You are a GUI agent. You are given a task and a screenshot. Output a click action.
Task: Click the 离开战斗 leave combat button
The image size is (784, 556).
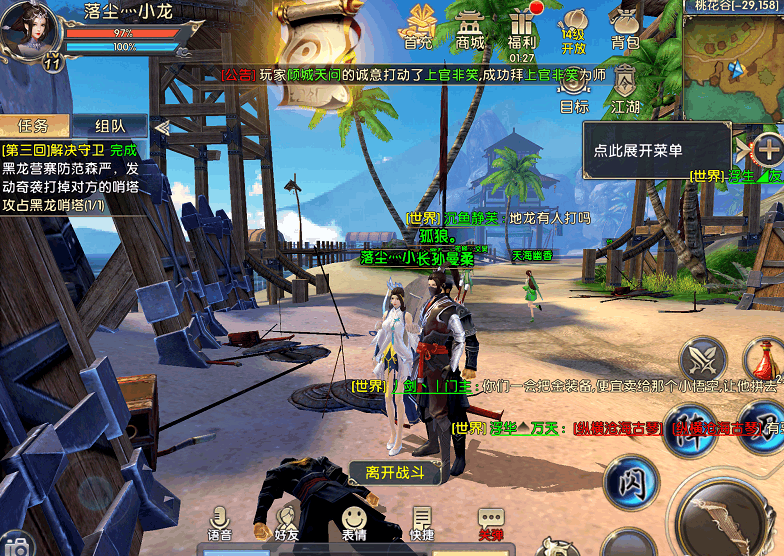click(395, 473)
